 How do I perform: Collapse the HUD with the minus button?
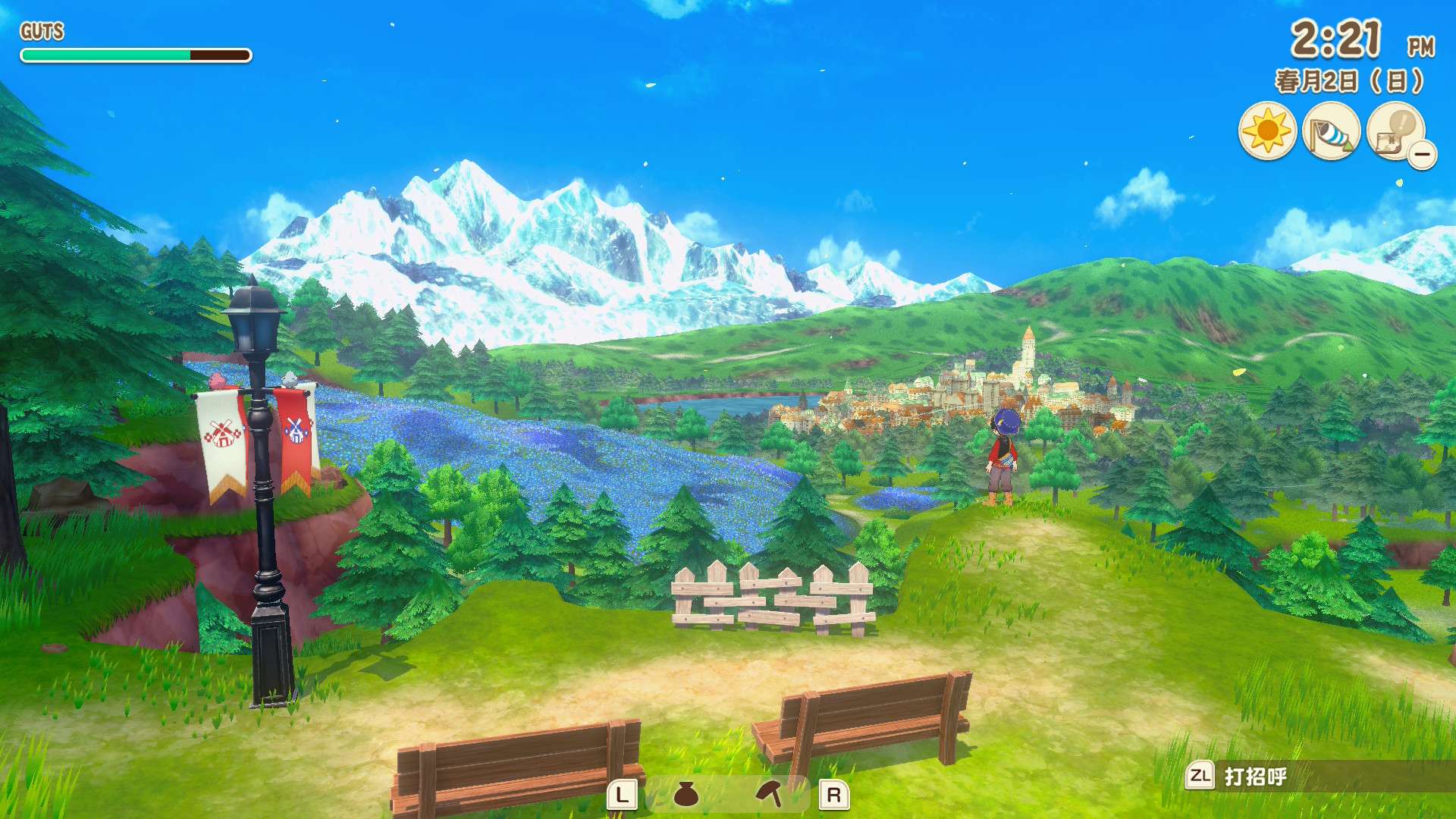[1423, 155]
